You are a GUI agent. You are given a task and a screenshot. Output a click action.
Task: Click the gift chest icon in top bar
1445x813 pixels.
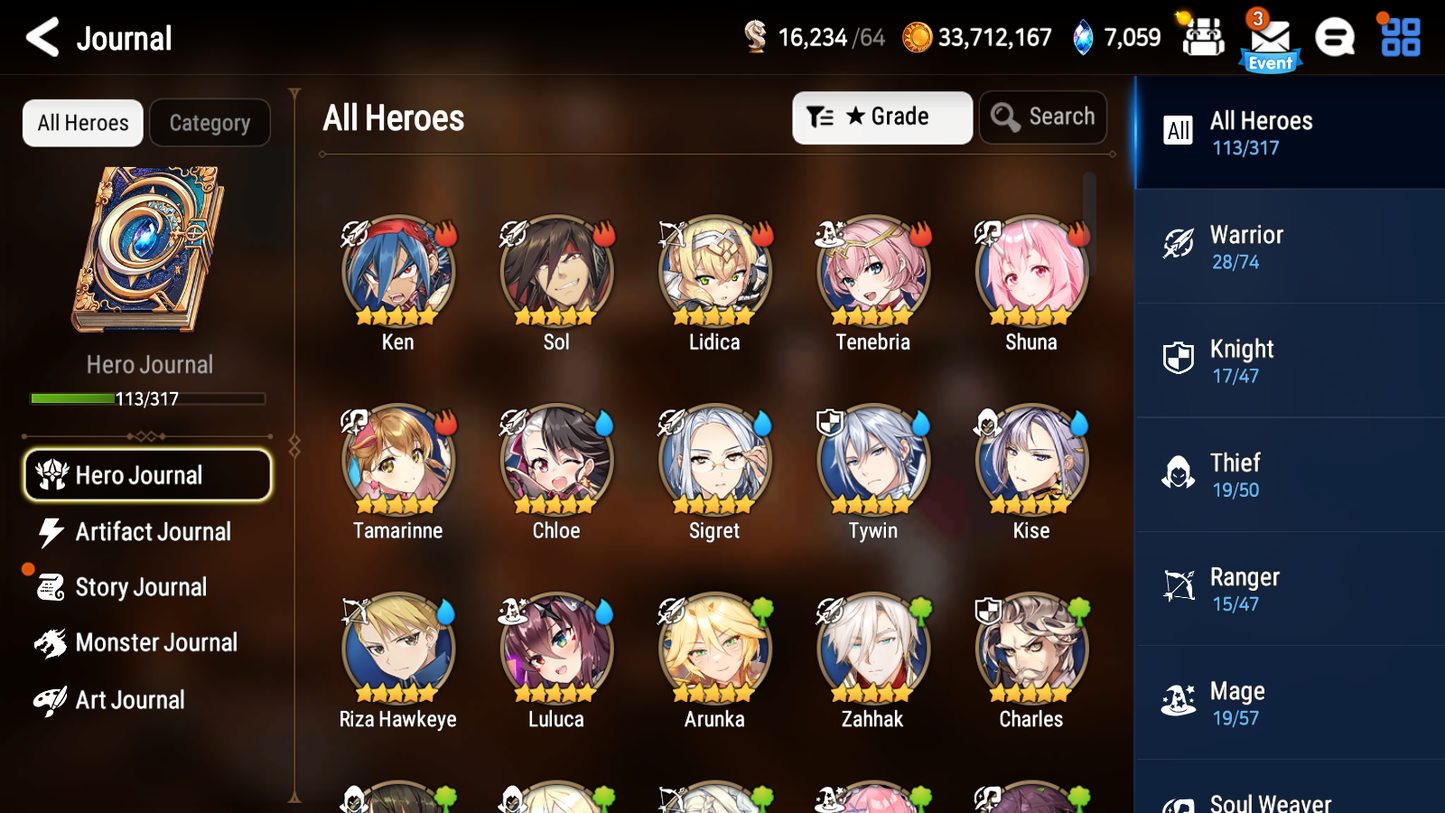[x=1201, y=36]
